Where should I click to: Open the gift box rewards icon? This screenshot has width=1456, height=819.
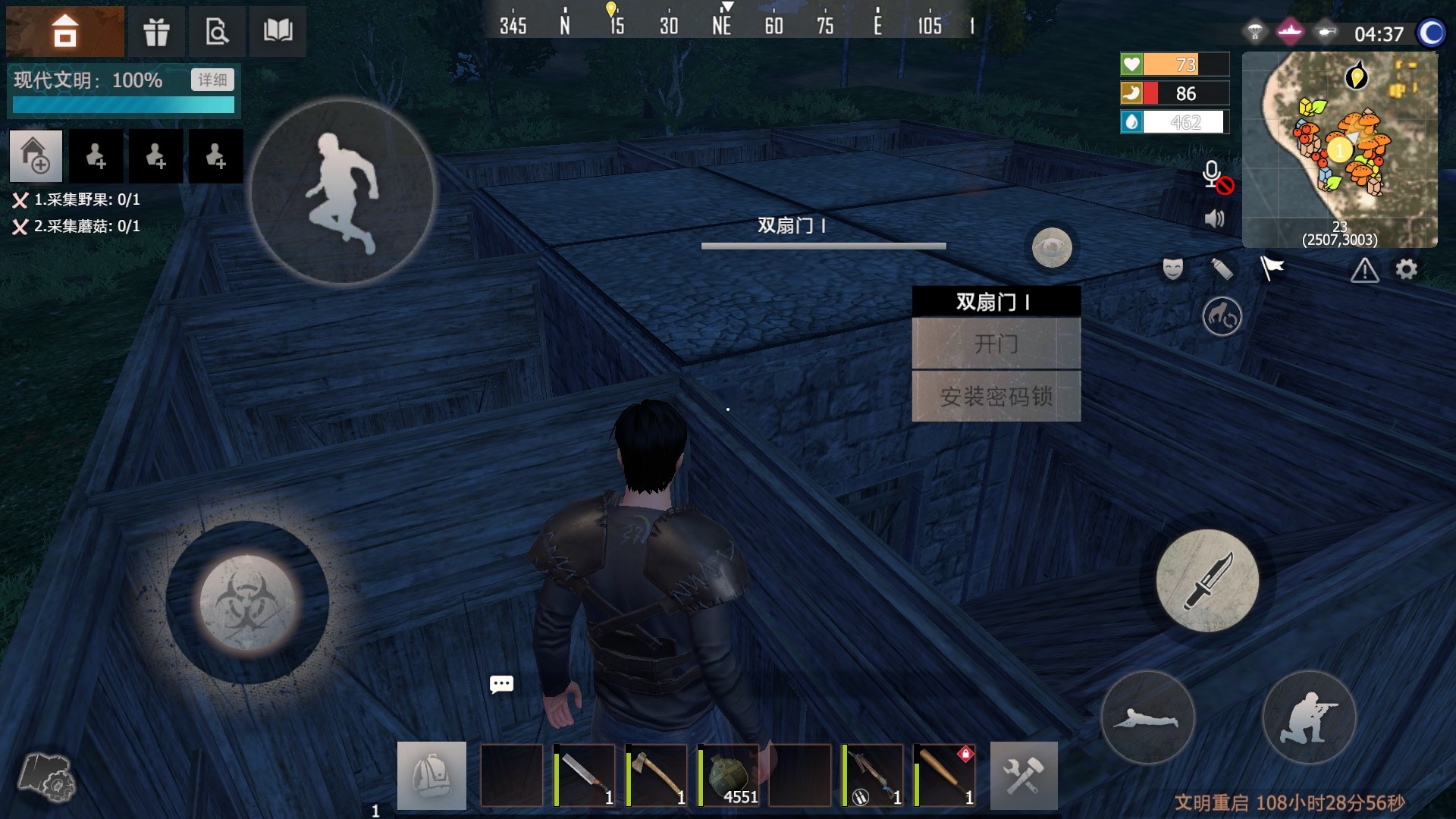click(156, 31)
